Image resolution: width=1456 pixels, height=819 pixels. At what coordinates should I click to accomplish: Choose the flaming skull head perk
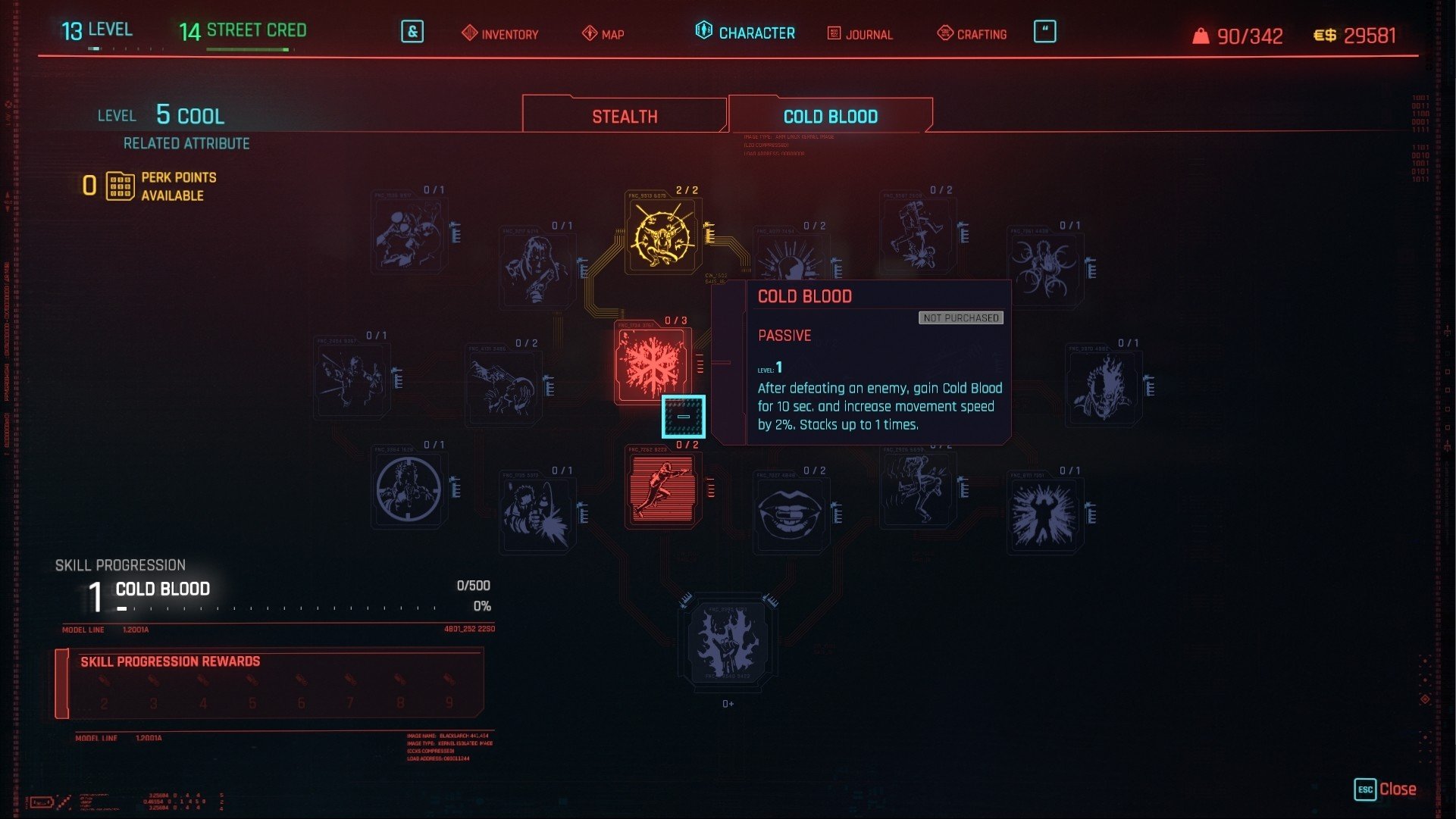[x=1103, y=386]
